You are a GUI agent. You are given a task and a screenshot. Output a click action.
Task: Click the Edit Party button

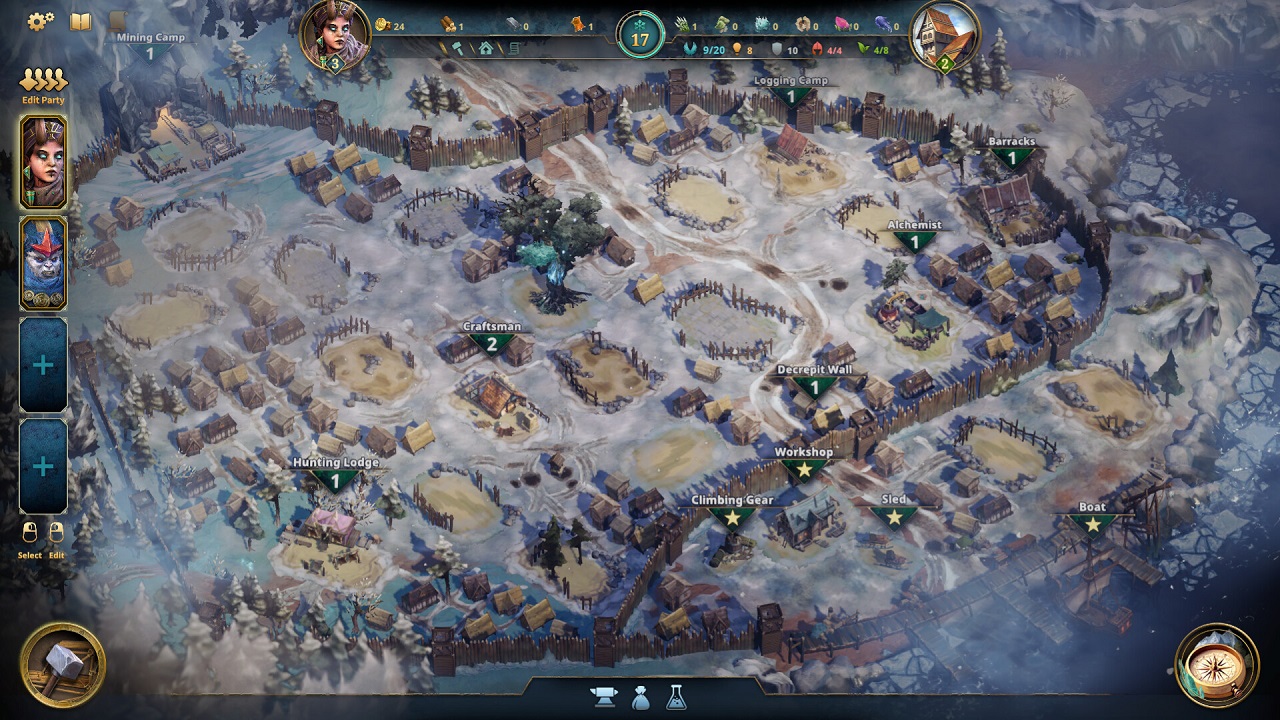pos(43,84)
